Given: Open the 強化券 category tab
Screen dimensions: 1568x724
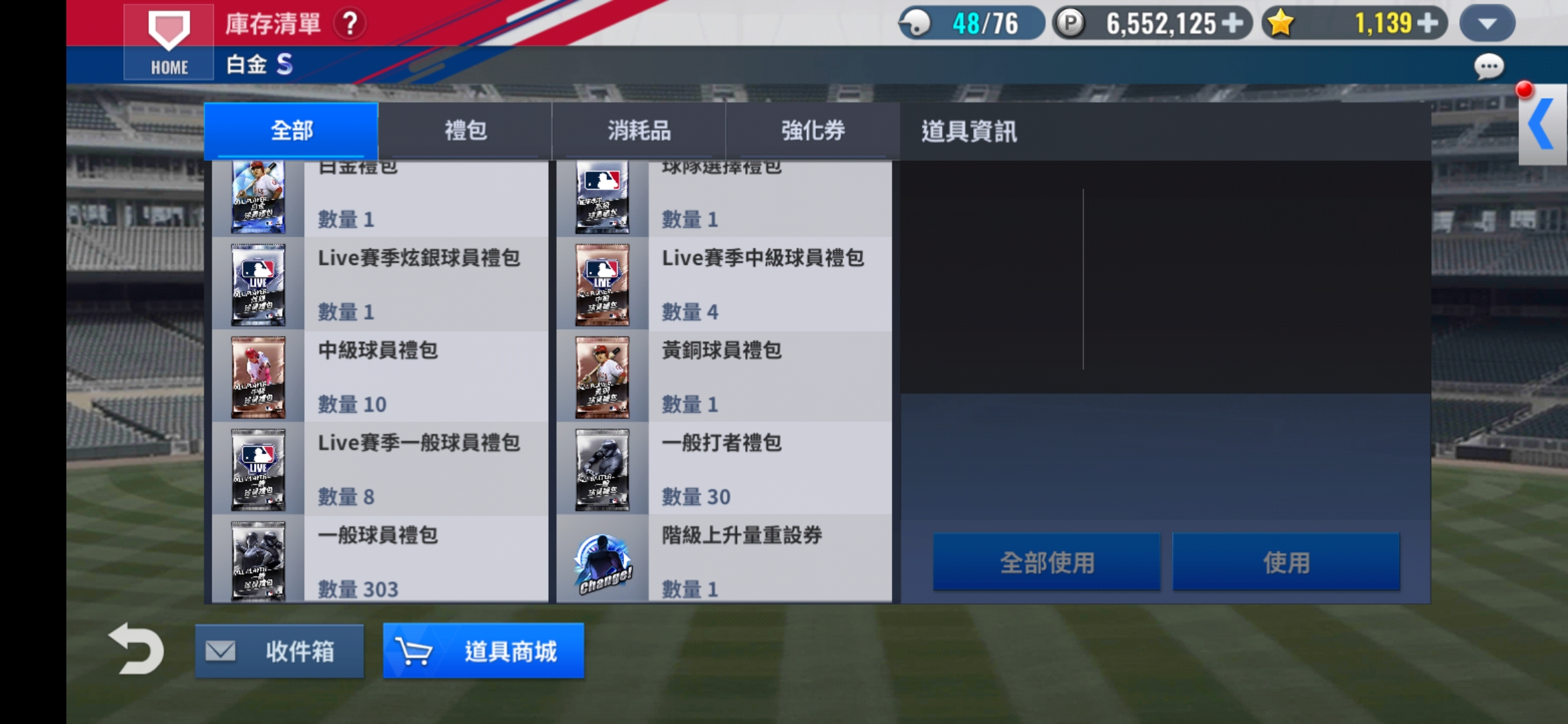Looking at the screenshot, I should point(812,130).
